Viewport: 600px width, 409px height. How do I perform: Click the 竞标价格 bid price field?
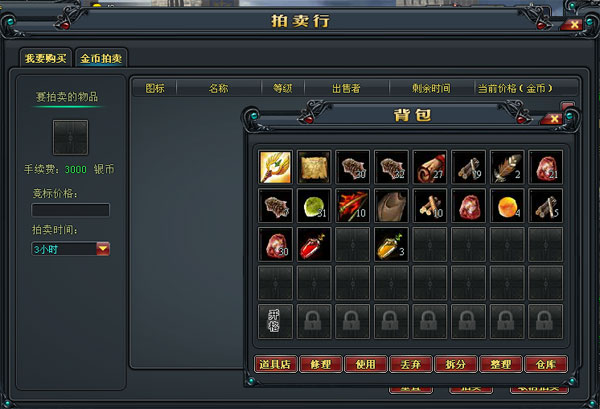click(x=70, y=210)
